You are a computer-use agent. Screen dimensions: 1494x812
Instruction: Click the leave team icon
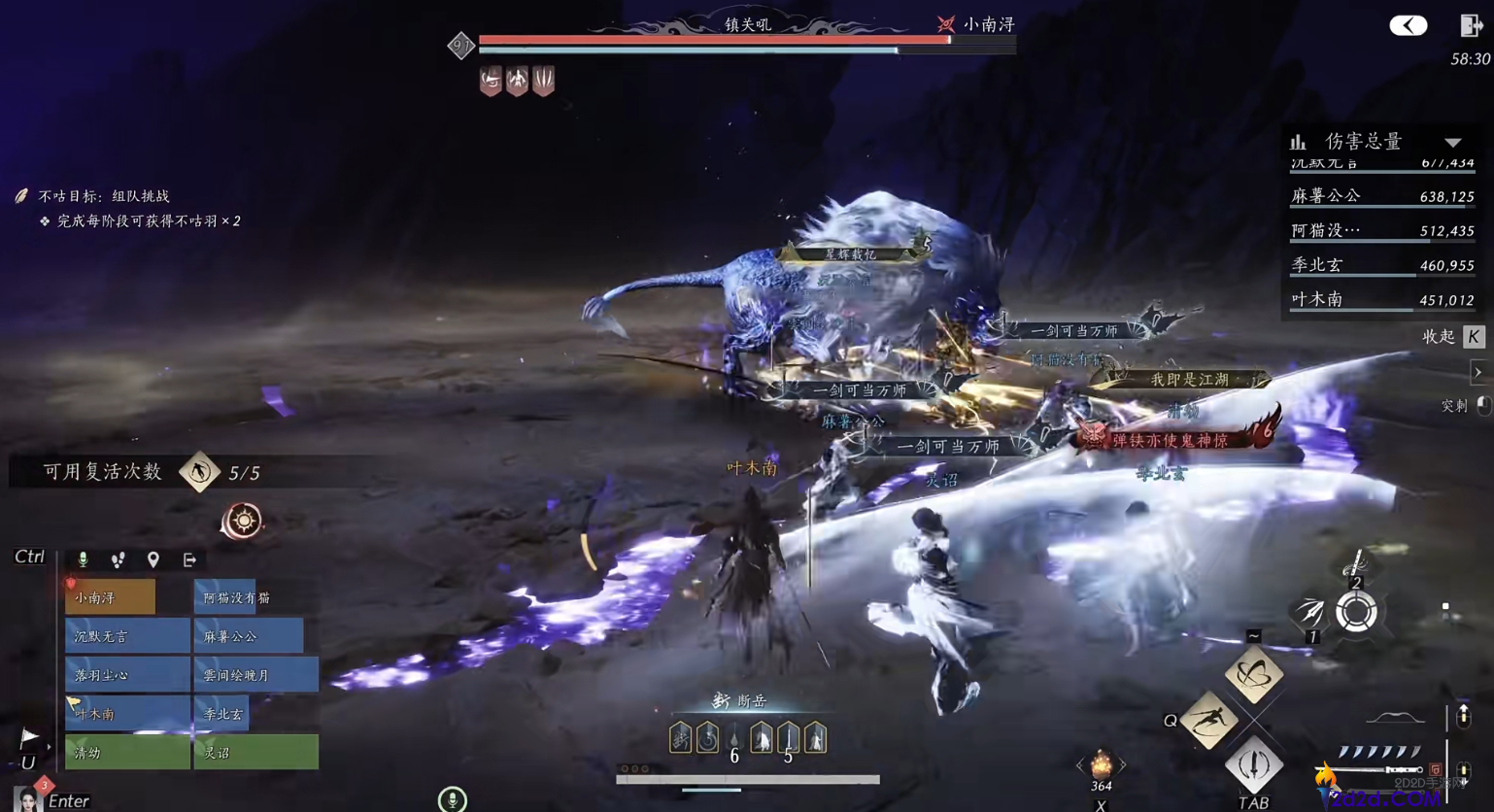point(189,559)
